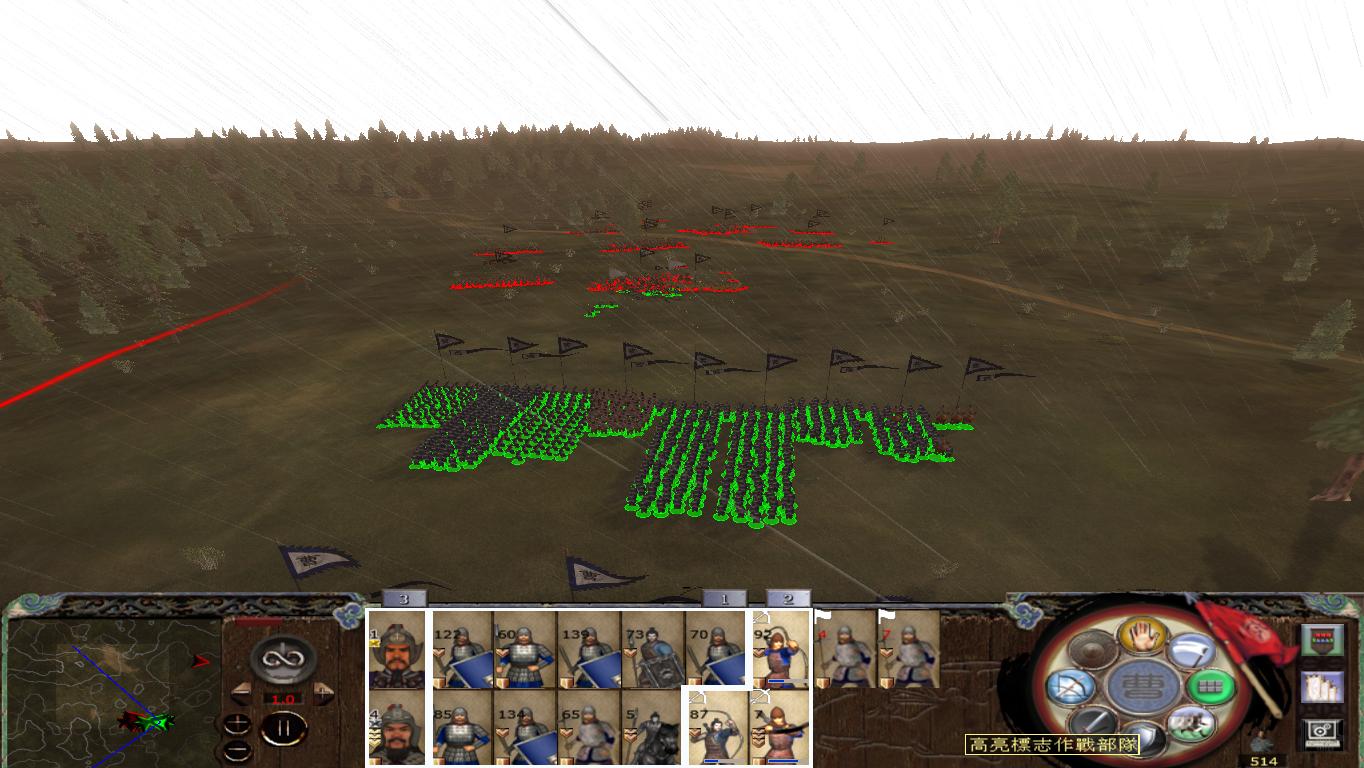Expand the leftmost archer unit card arrow
The image size is (1364, 768).
pyautogui.click(x=697, y=697)
